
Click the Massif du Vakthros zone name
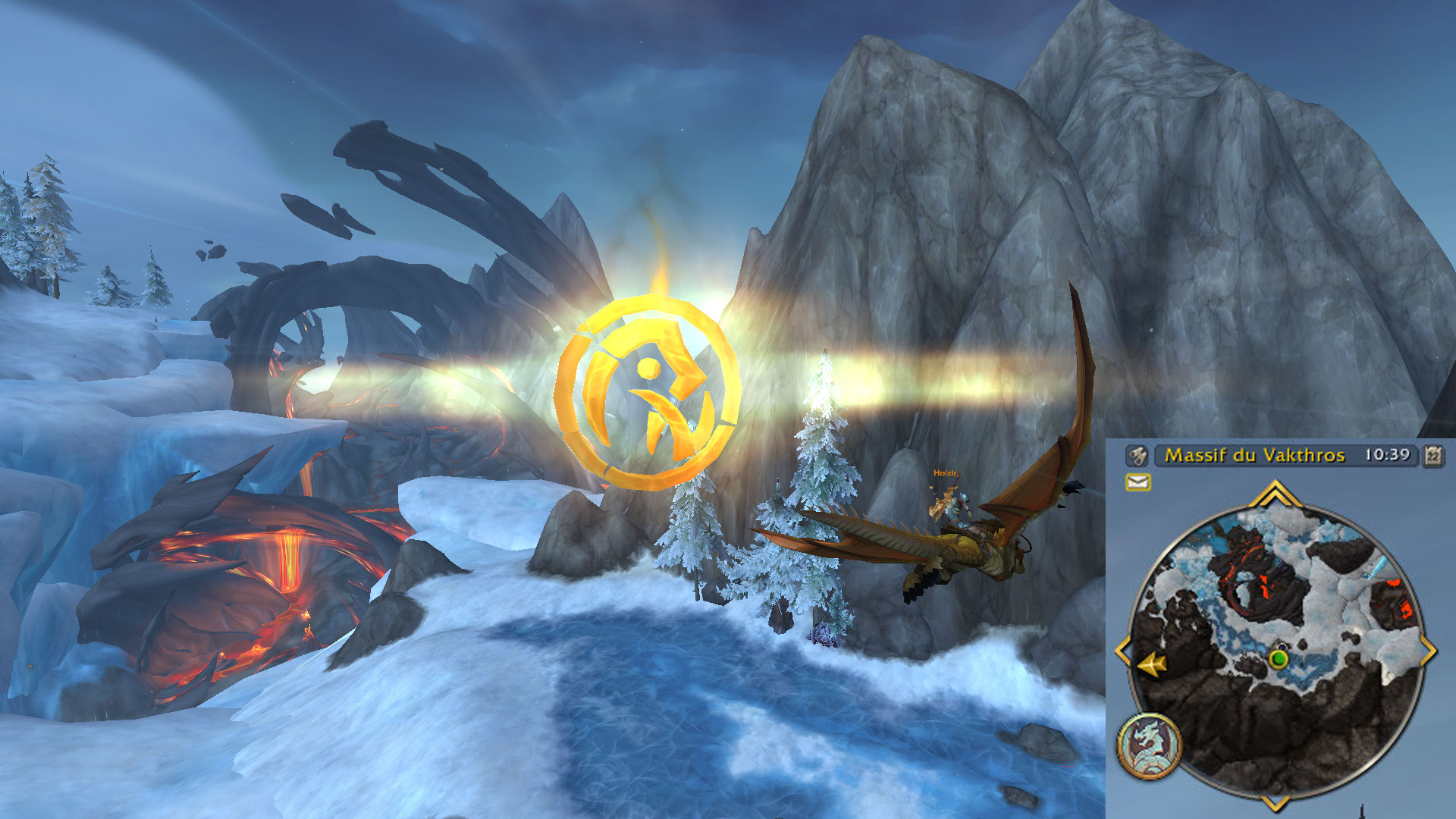coord(1254,455)
